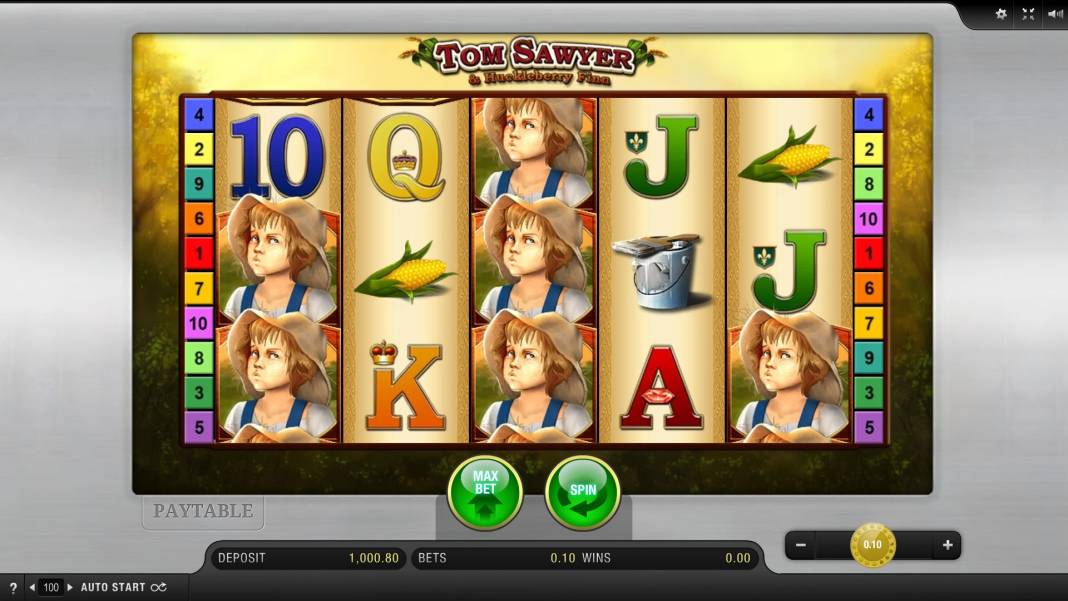1068x601 pixels.
Task: Mute the sound using the speaker icon
Action: click(1054, 14)
